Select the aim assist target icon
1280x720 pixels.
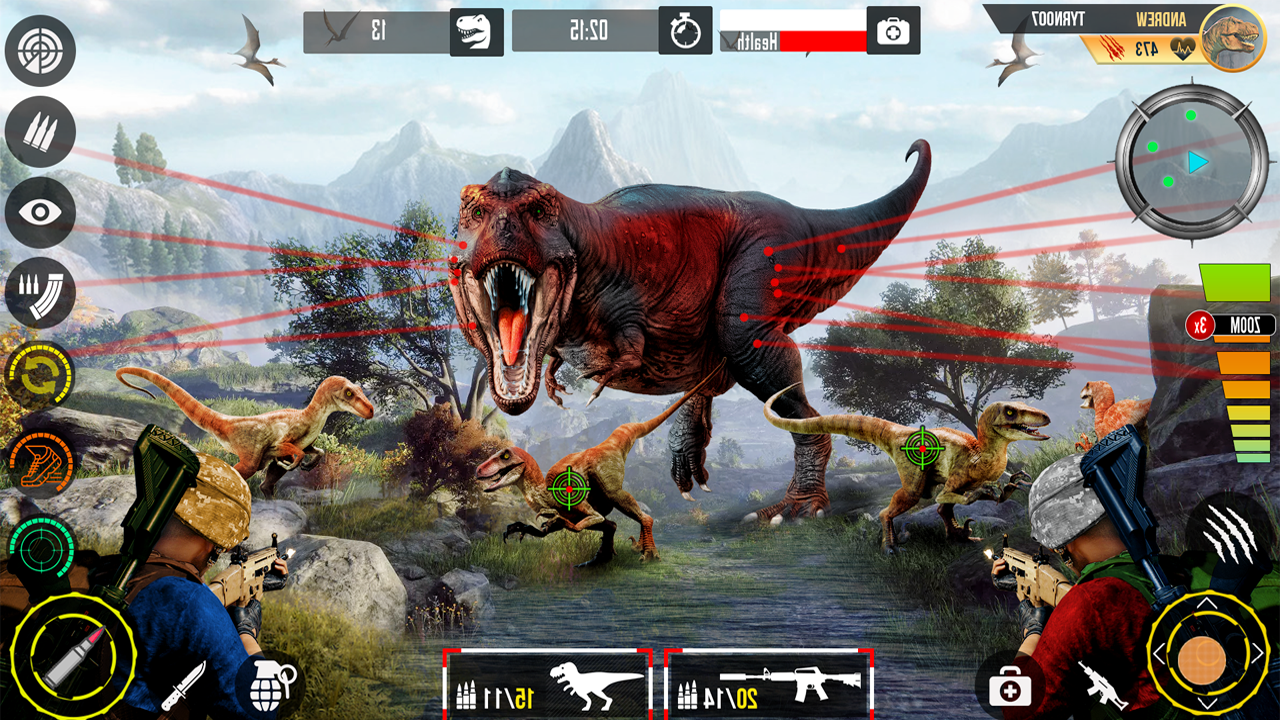(x=40, y=51)
